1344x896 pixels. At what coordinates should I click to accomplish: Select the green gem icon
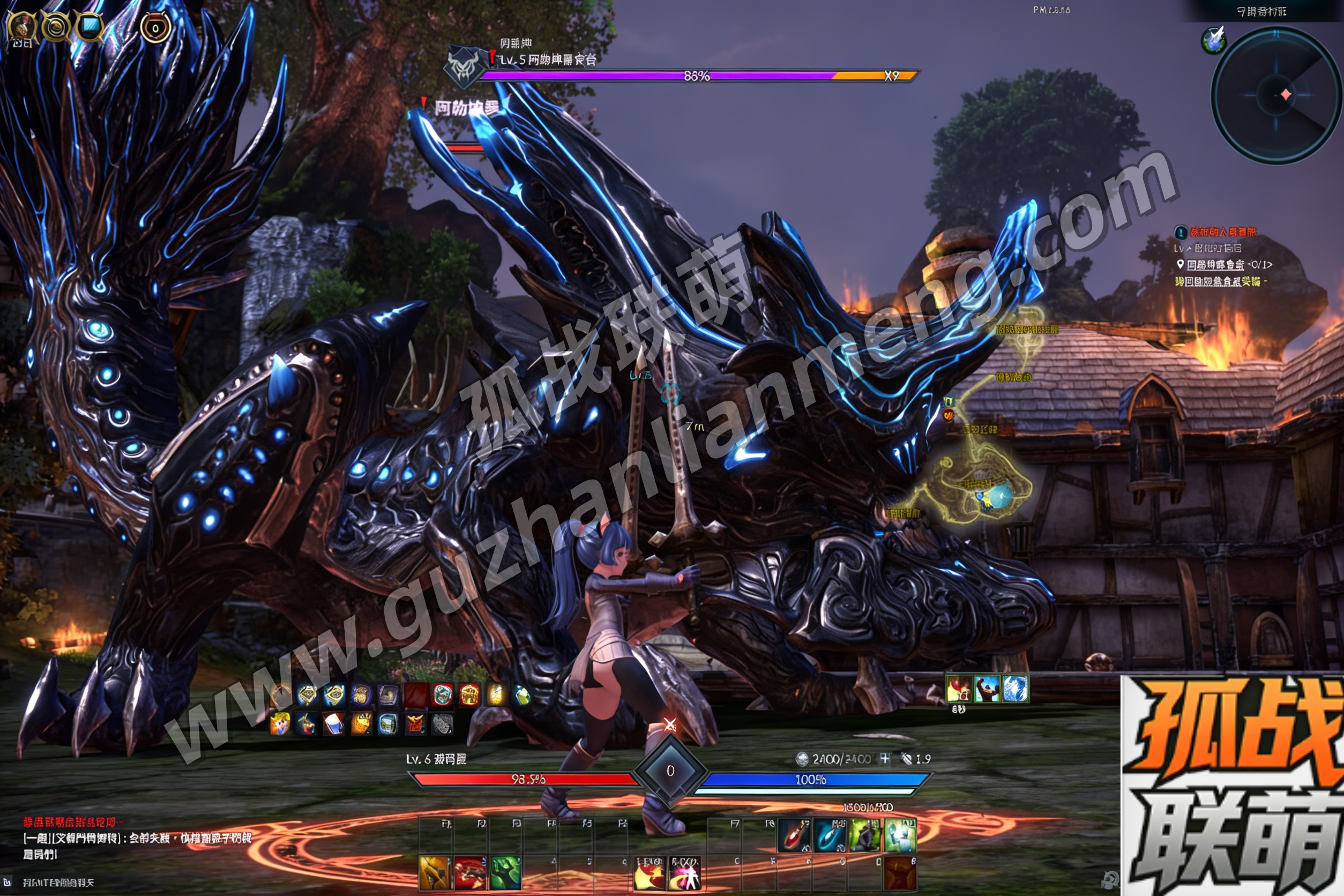(523, 695)
